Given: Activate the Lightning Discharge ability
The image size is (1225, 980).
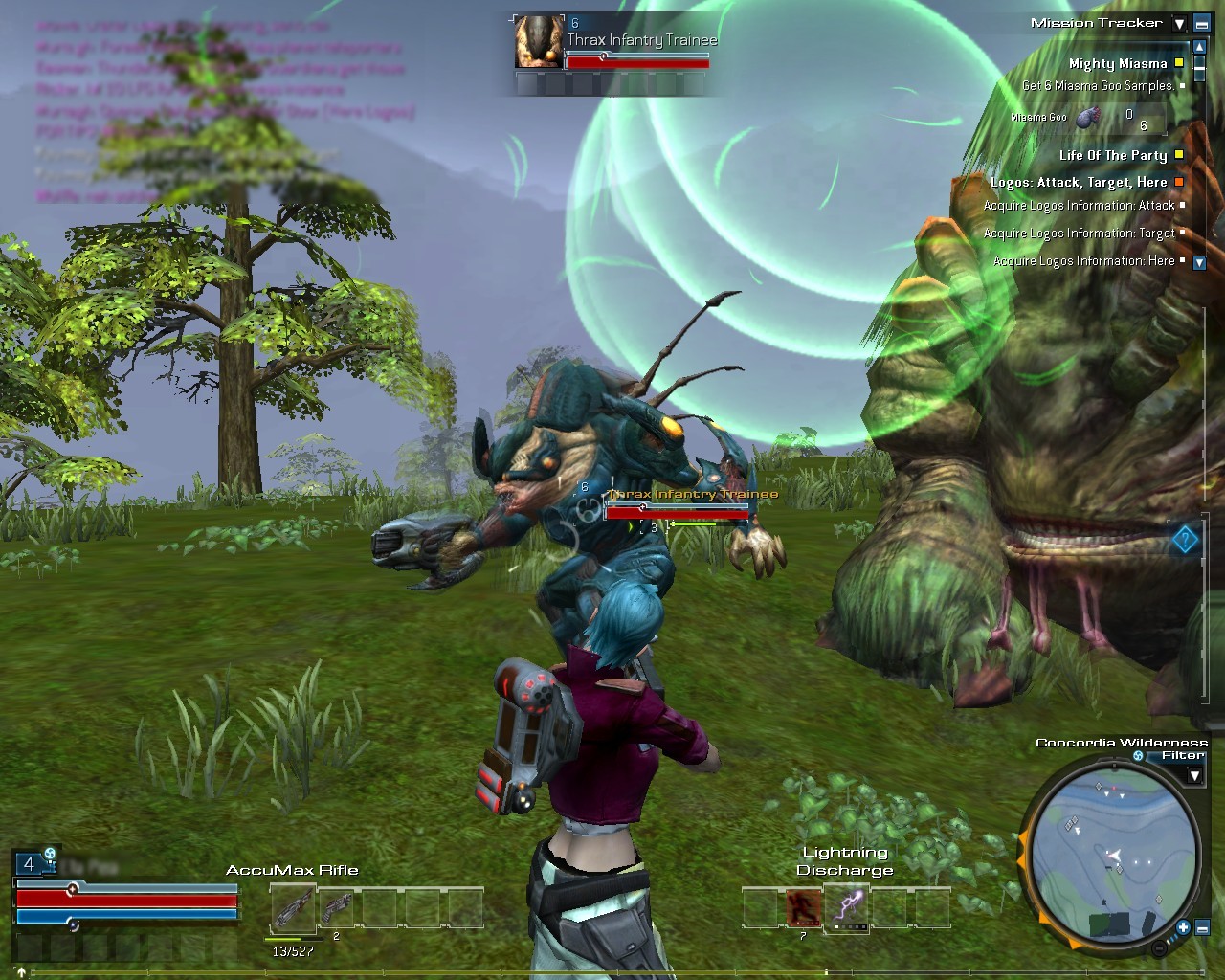Looking at the screenshot, I should pos(847,908).
